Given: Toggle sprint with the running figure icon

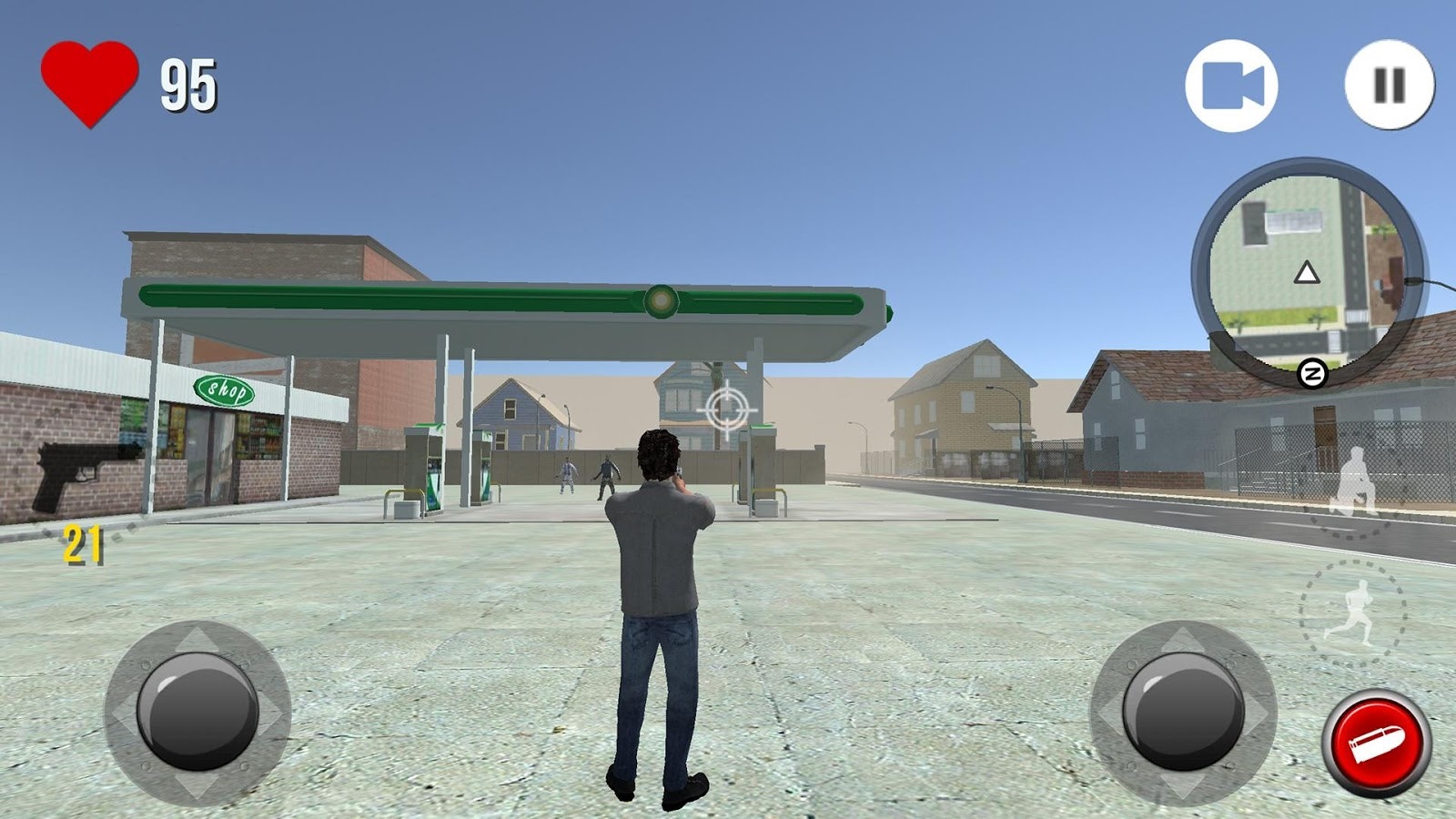Looking at the screenshot, I should coord(1356,612).
